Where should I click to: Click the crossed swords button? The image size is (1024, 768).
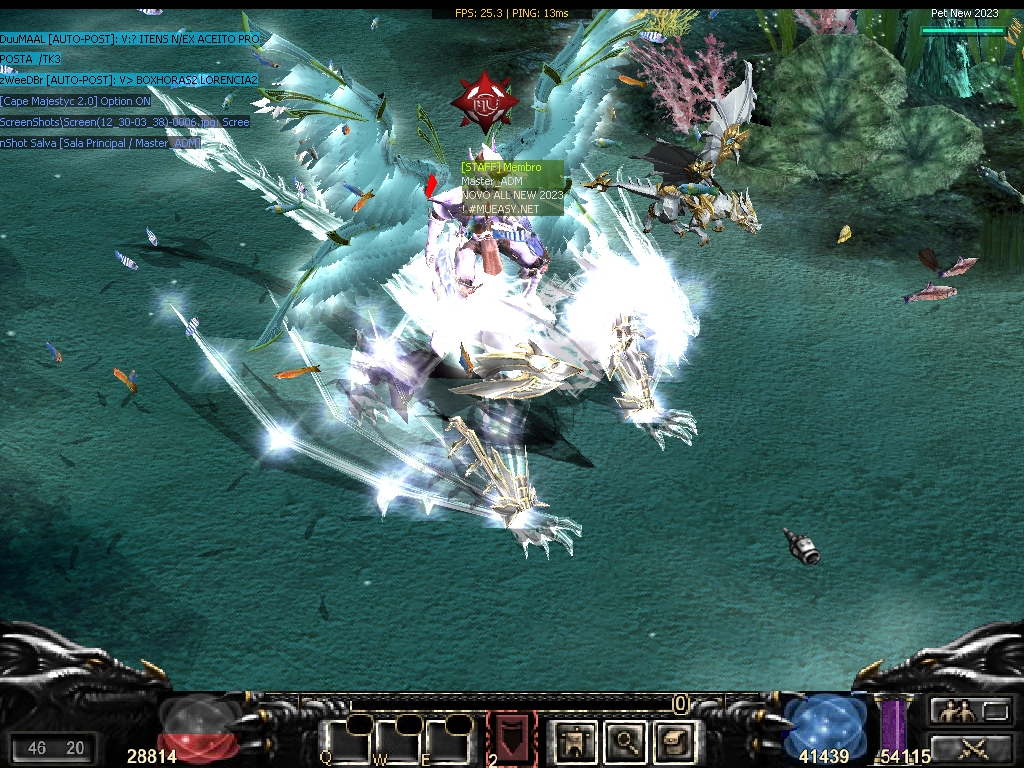[x=970, y=746]
